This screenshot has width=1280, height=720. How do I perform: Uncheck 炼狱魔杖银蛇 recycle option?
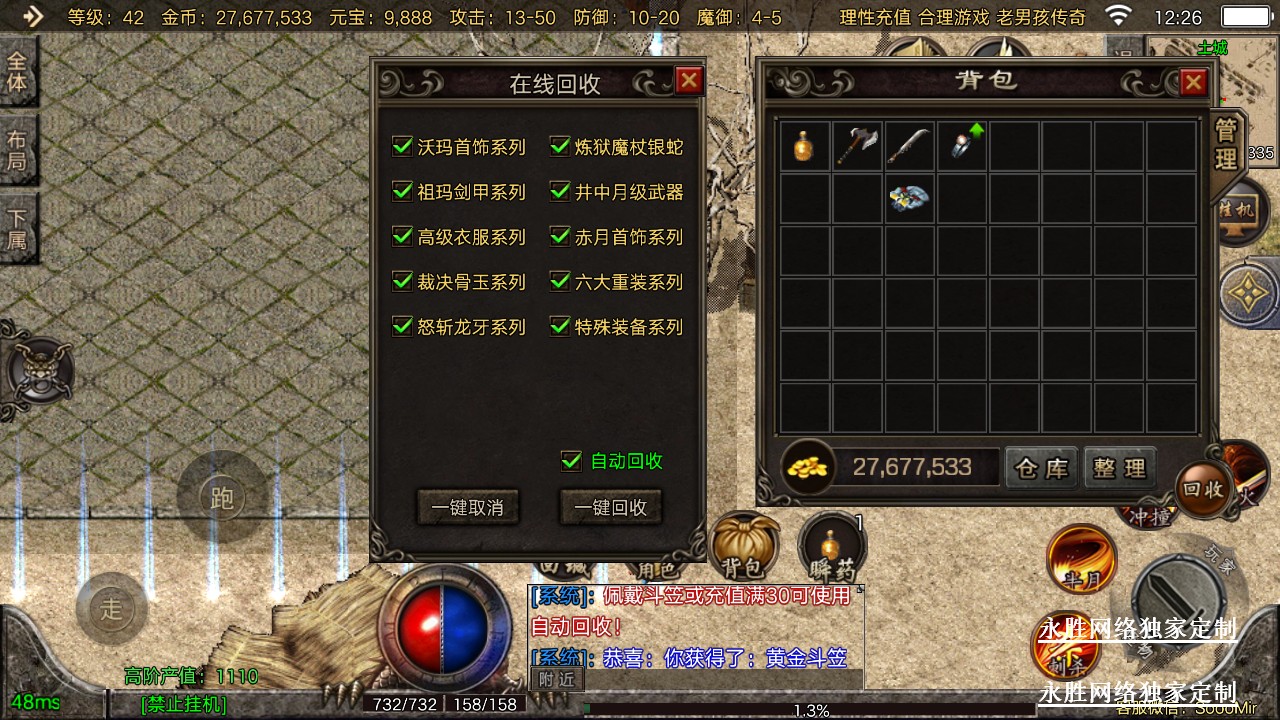pos(560,147)
